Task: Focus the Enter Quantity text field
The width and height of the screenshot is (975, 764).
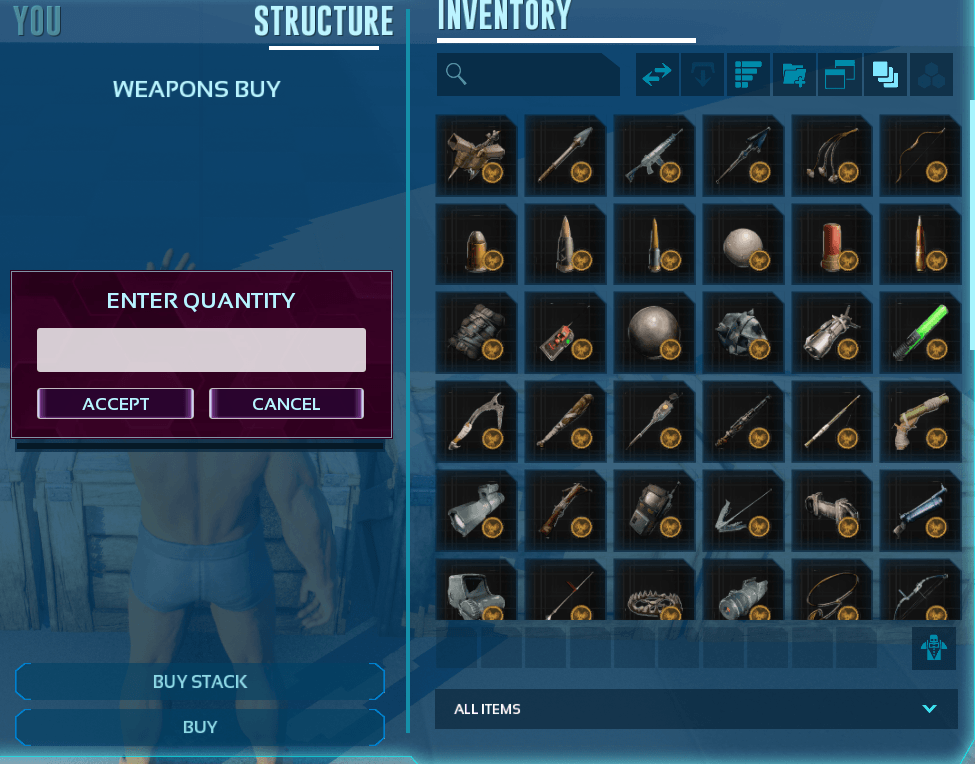Action: (x=201, y=350)
